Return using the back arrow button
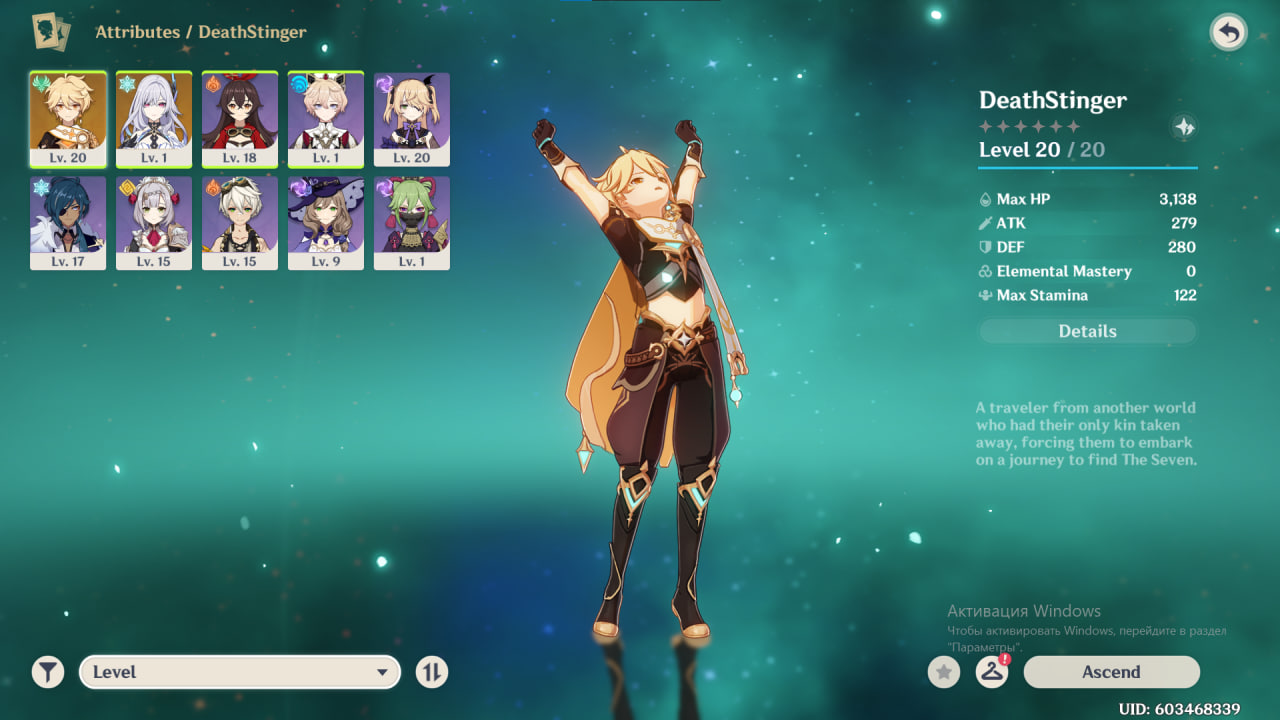Image resolution: width=1280 pixels, height=720 pixels. click(1228, 33)
